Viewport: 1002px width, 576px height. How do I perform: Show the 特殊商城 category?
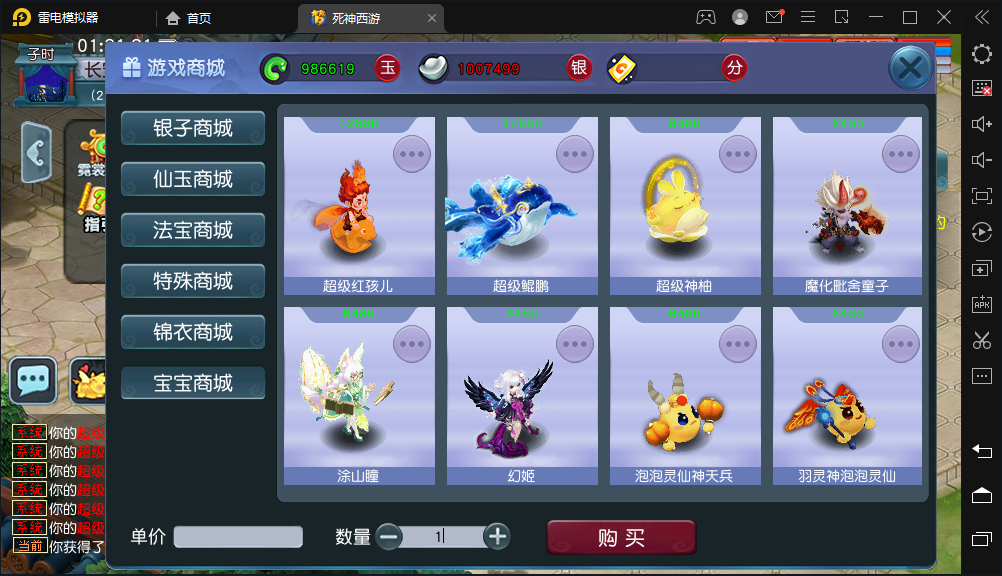pos(193,281)
